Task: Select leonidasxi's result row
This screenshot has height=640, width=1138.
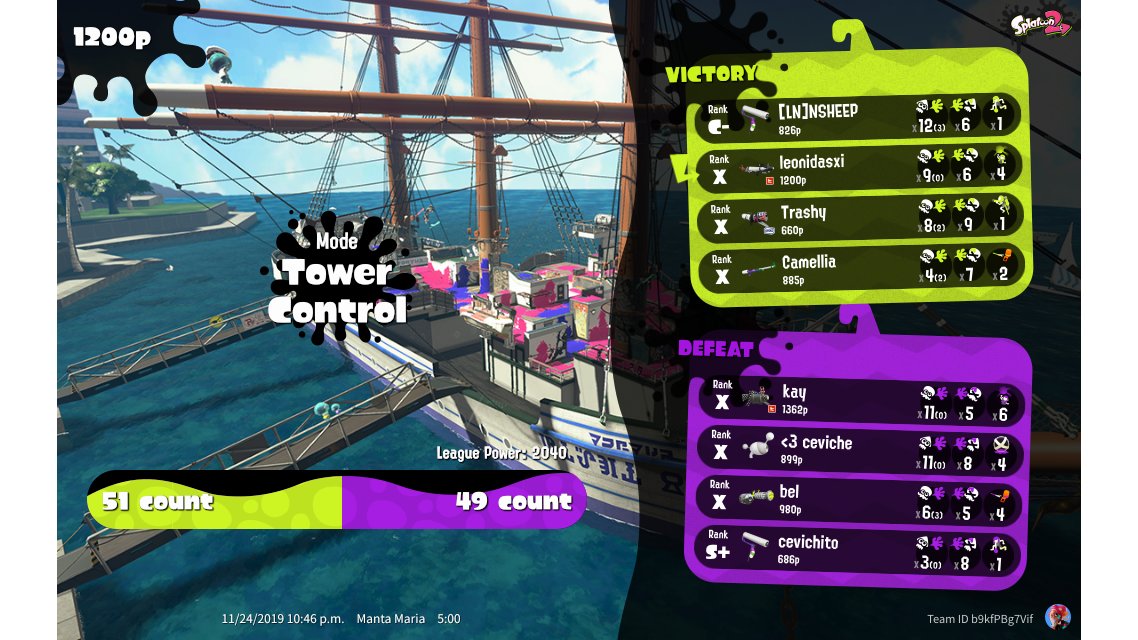Action: click(856, 166)
